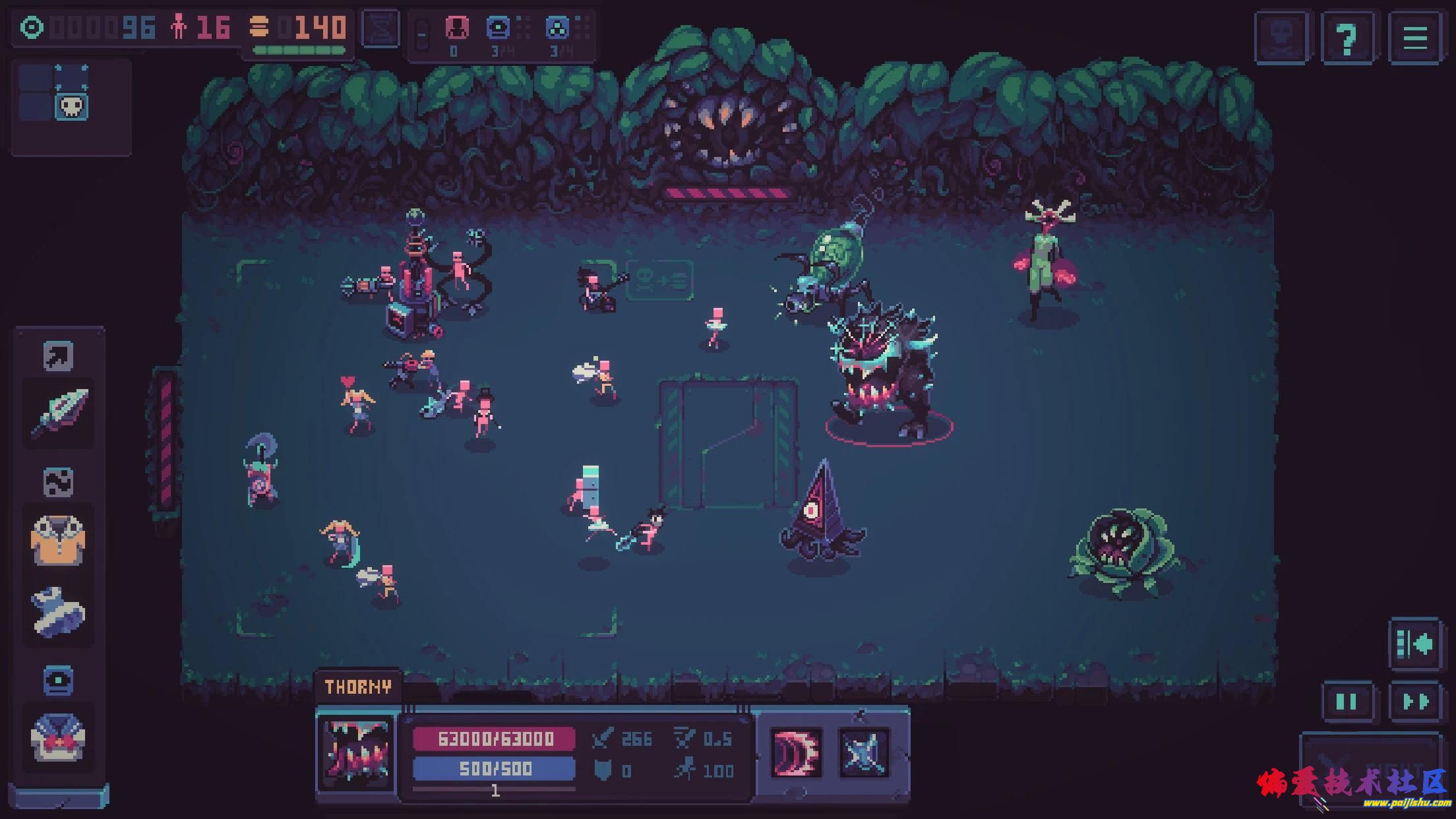This screenshot has height=819, width=1456.
Task: Pause the battle
Action: tap(1347, 701)
